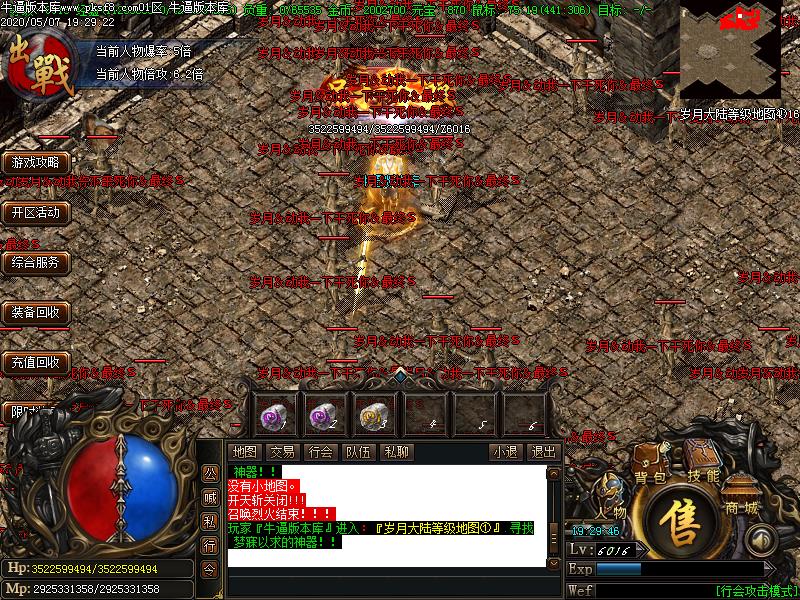Open the 开区活动 server events button

click(35, 212)
